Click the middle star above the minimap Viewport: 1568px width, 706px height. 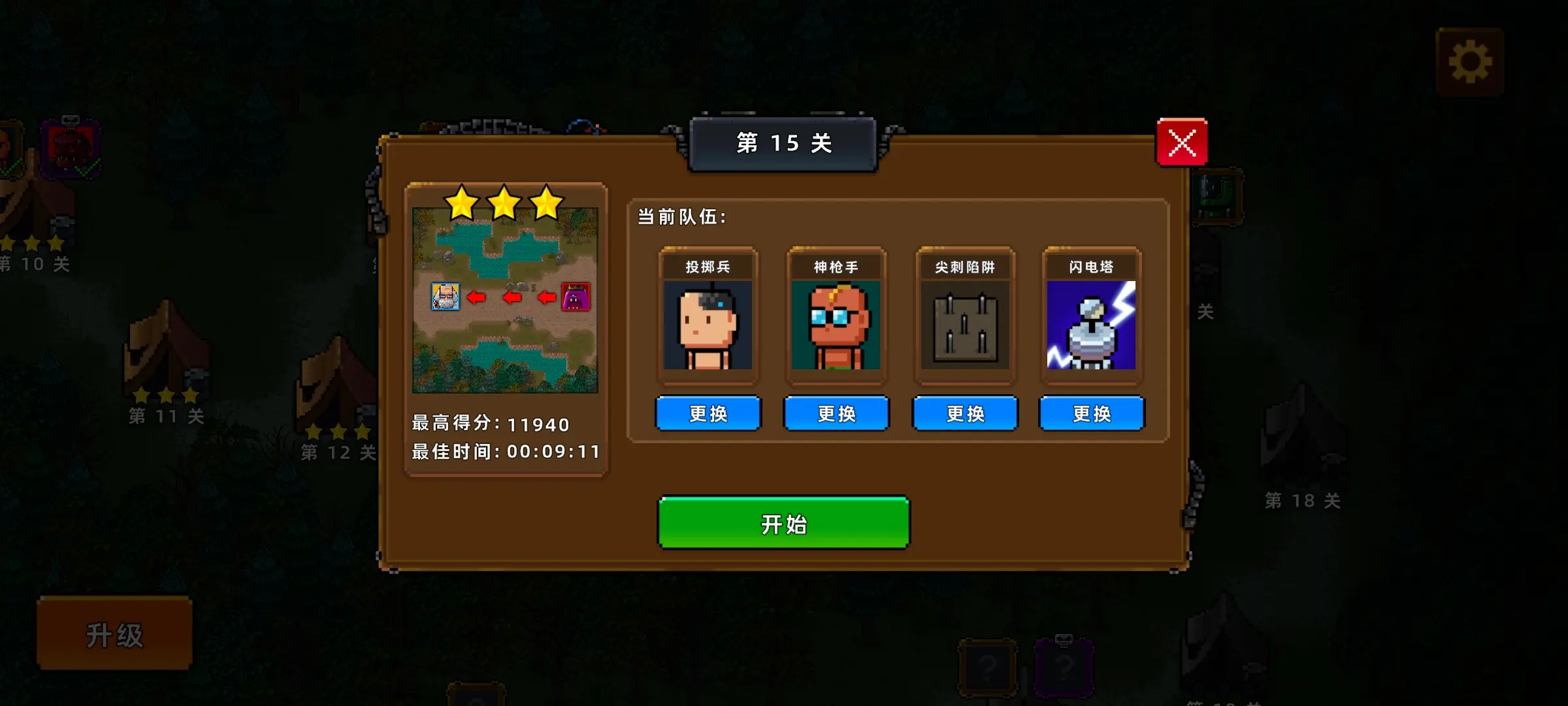[504, 203]
